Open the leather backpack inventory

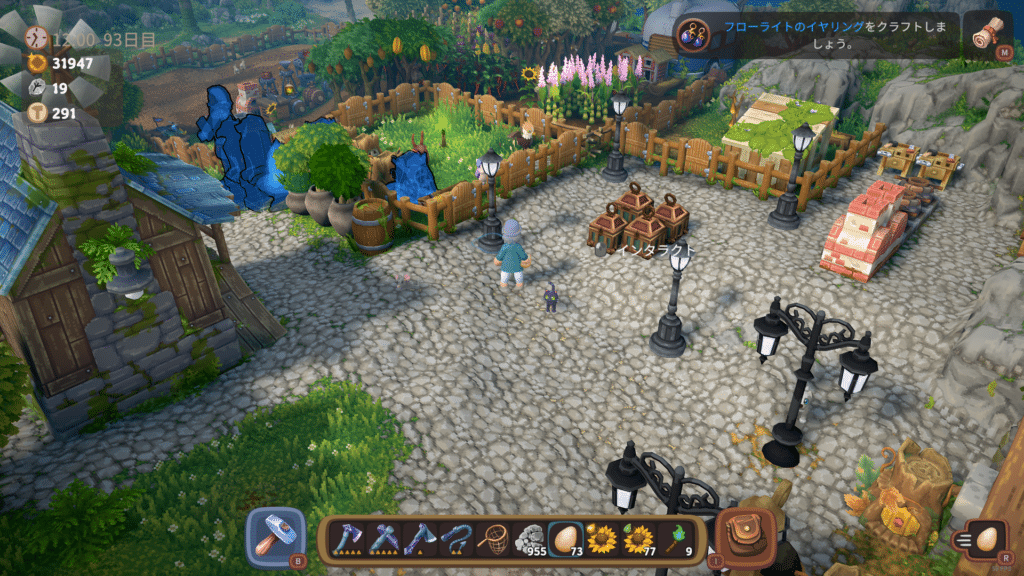point(741,535)
